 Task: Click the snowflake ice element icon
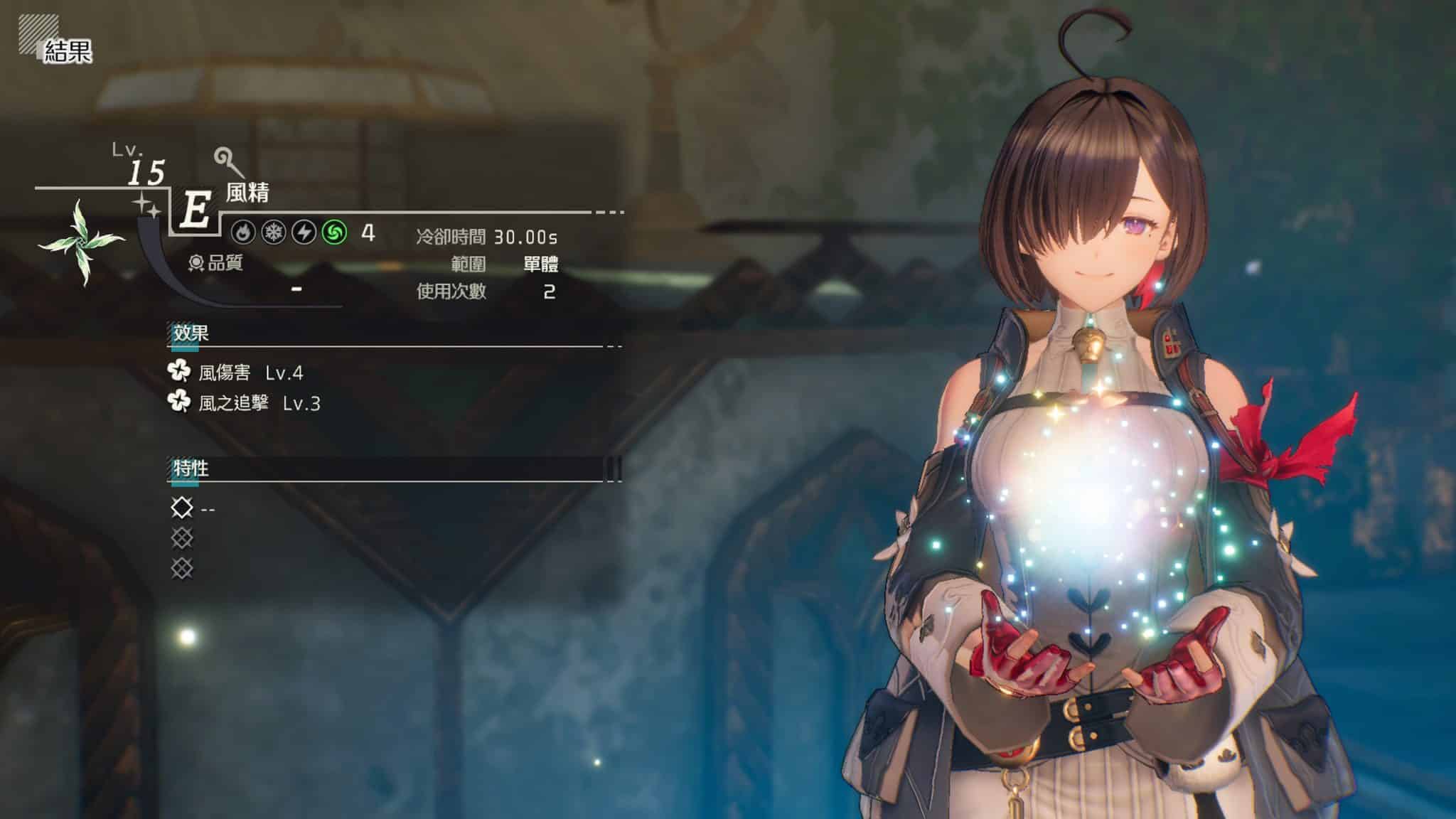(x=274, y=232)
